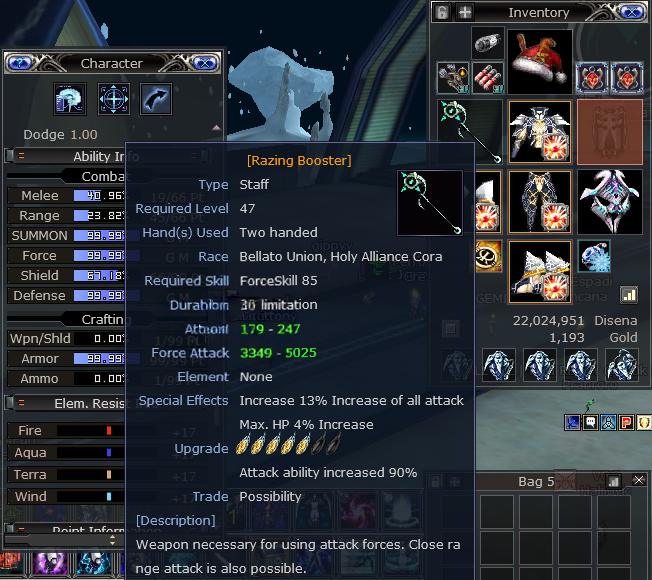Click the lock icon on Inventory
652x580 pixels.
[443, 12]
